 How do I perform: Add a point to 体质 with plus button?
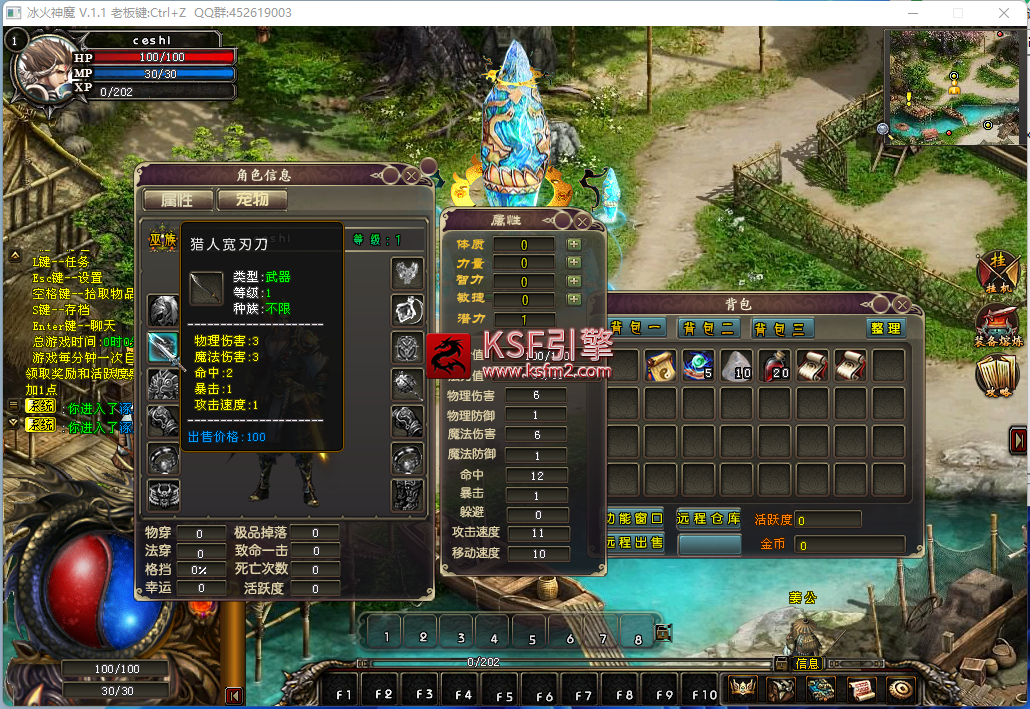coord(574,244)
